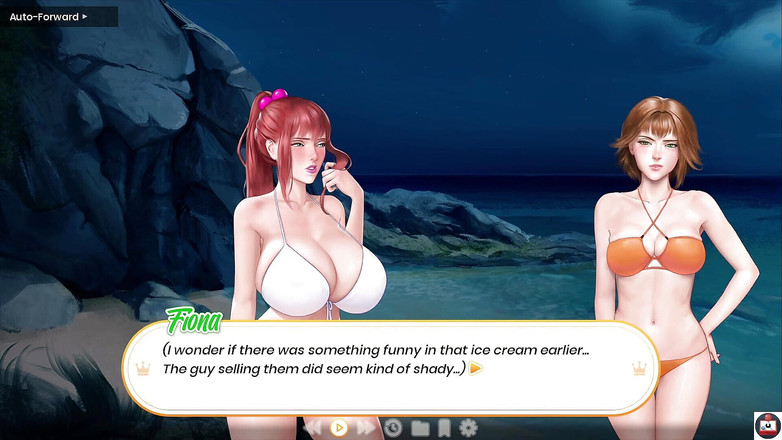Click the bookmark icon
The height and width of the screenshot is (440, 782).
click(444, 428)
